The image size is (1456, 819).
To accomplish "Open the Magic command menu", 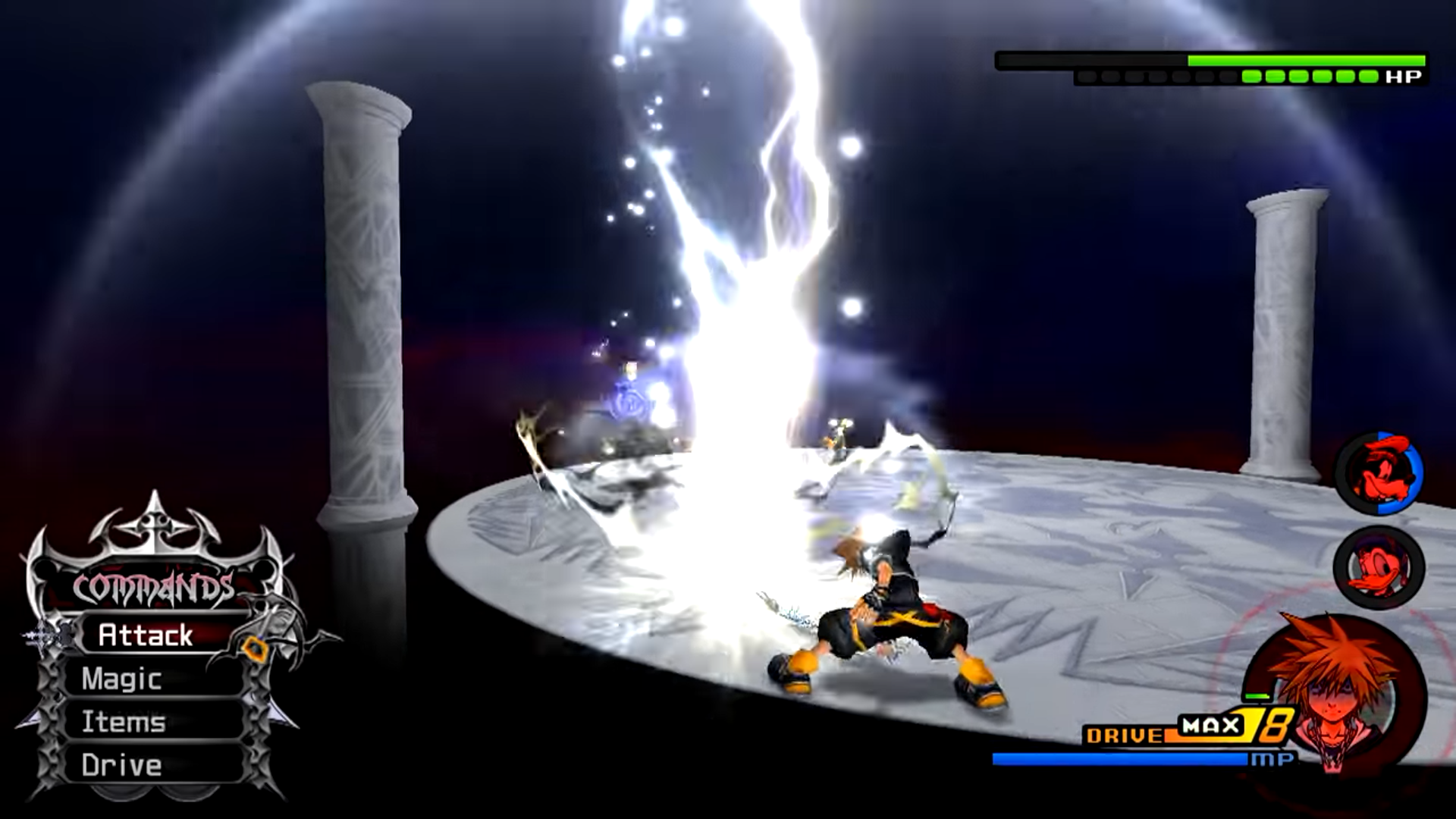I will [121, 679].
